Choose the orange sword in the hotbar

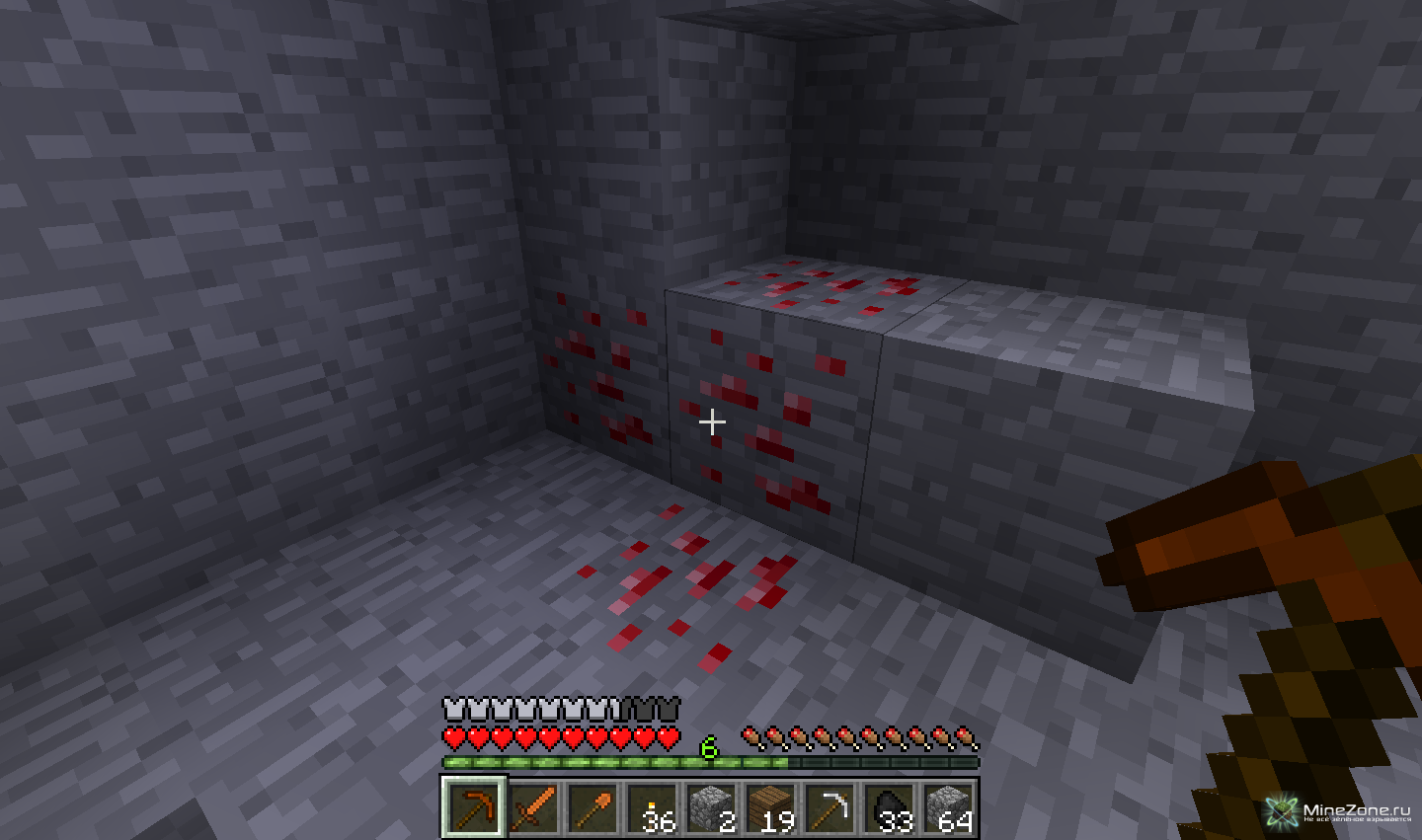533,807
